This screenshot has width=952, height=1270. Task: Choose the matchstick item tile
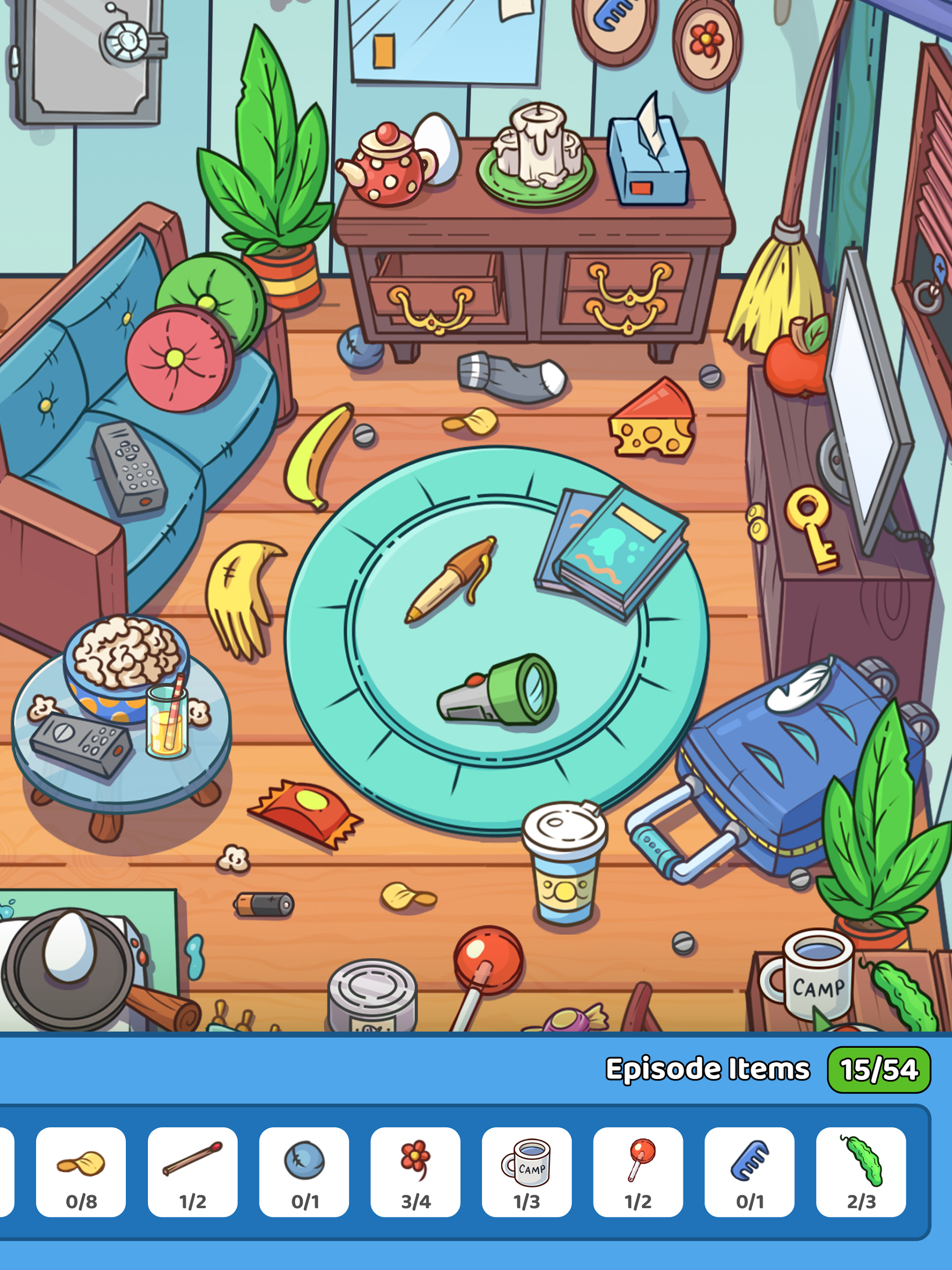point(192,1171)
